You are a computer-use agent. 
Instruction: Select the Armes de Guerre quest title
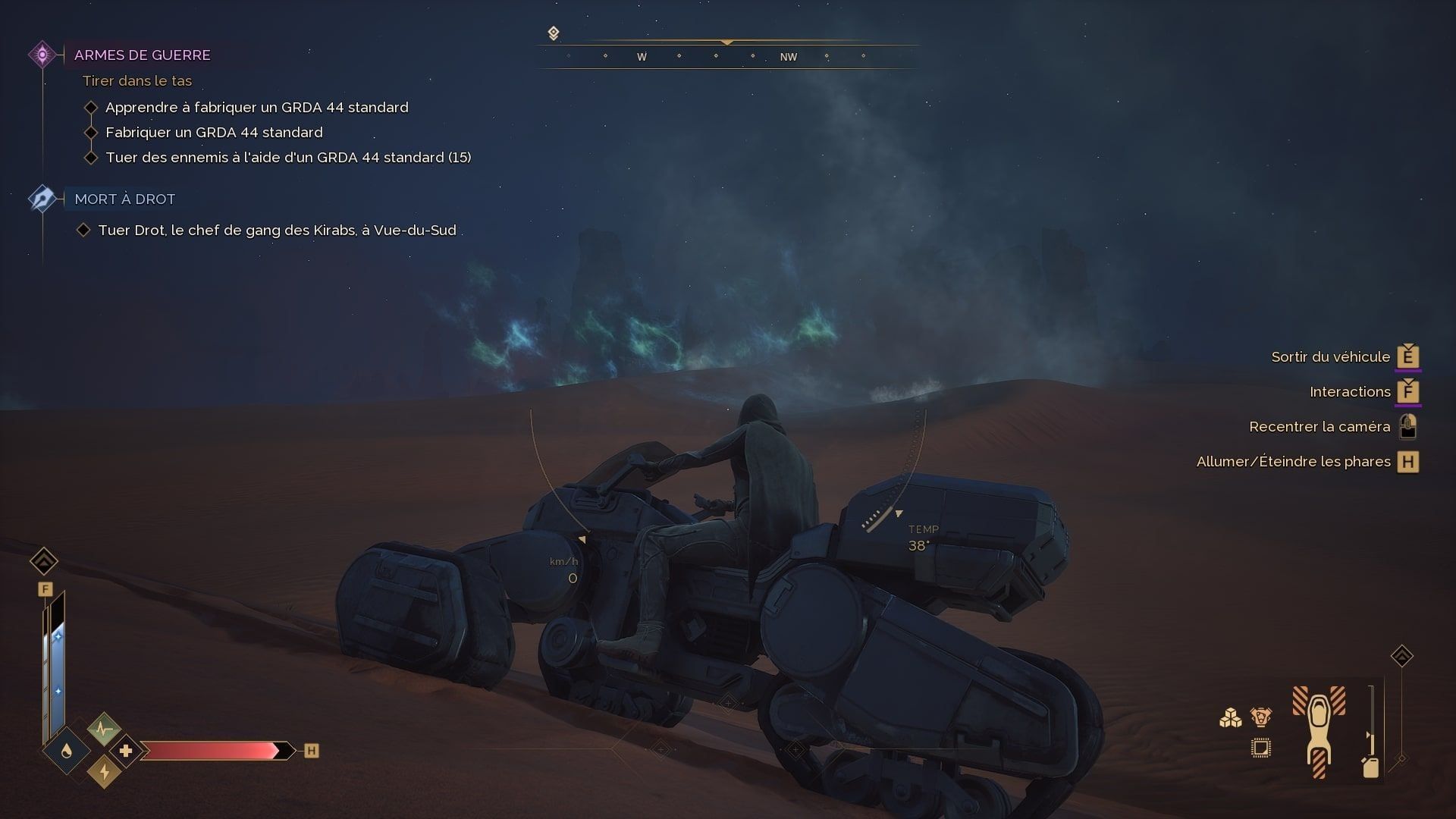(x=142, y=55)
